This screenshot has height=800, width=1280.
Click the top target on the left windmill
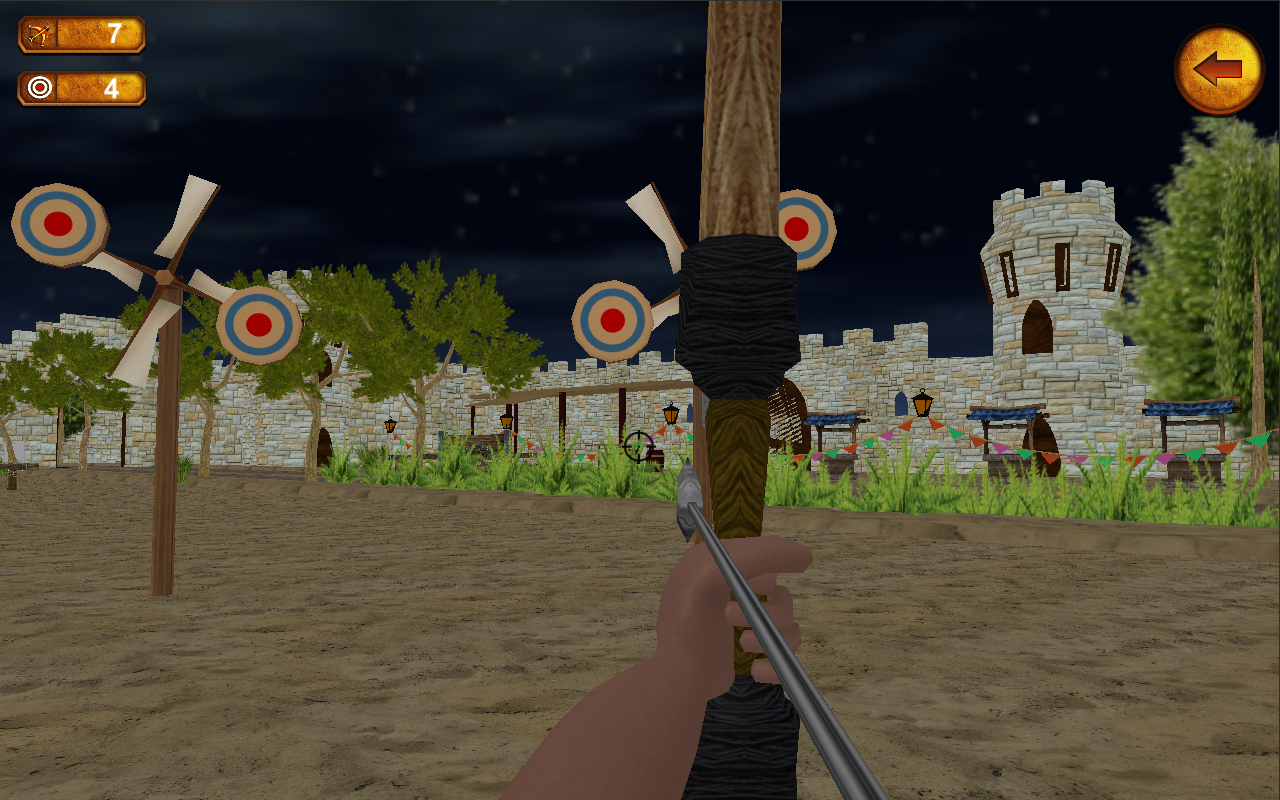point(58,224)
